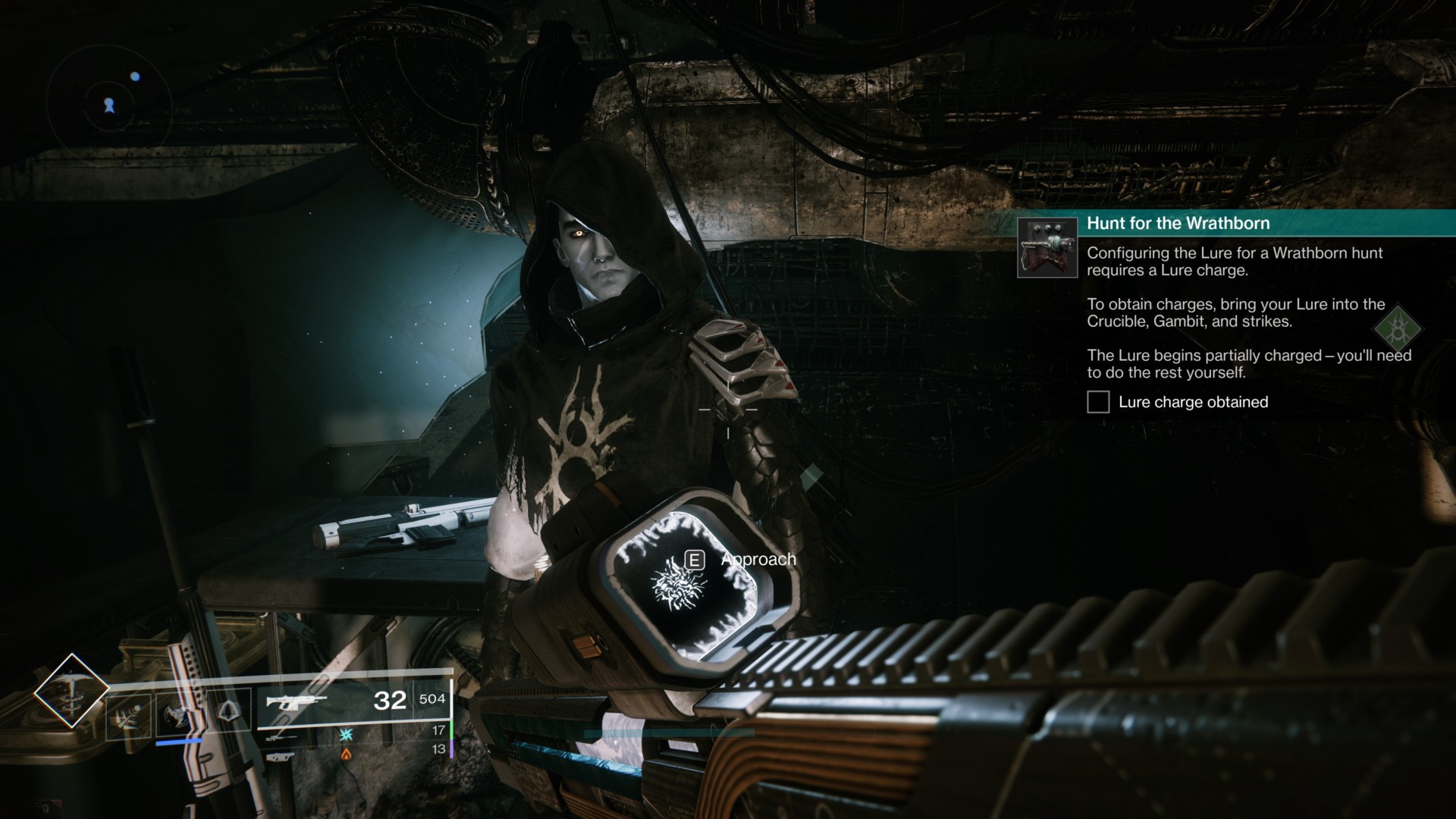Activate the class ability icon
1456x819 pixels.
pyautogui.click(x=228, y=712)
